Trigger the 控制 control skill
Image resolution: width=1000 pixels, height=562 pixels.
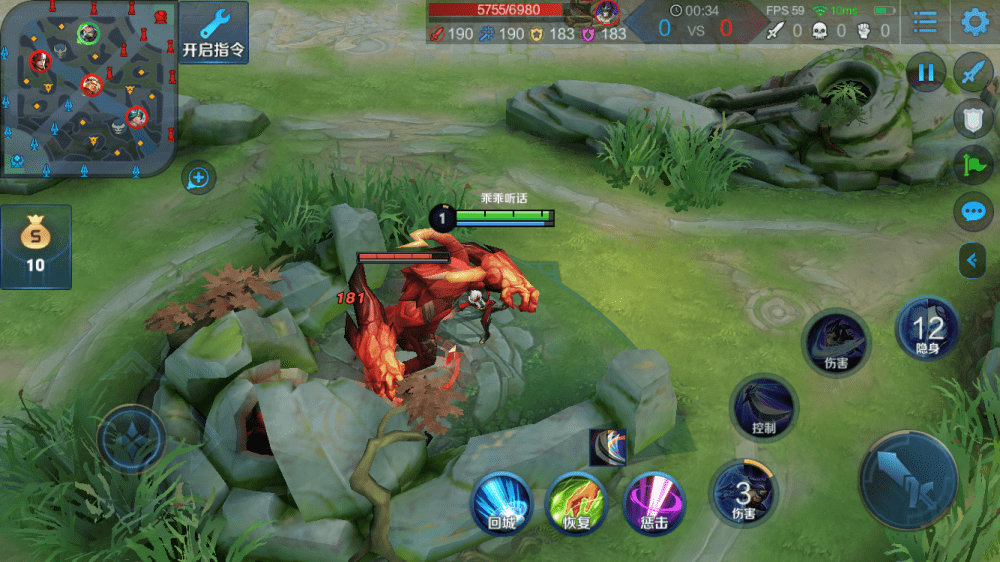764,408
